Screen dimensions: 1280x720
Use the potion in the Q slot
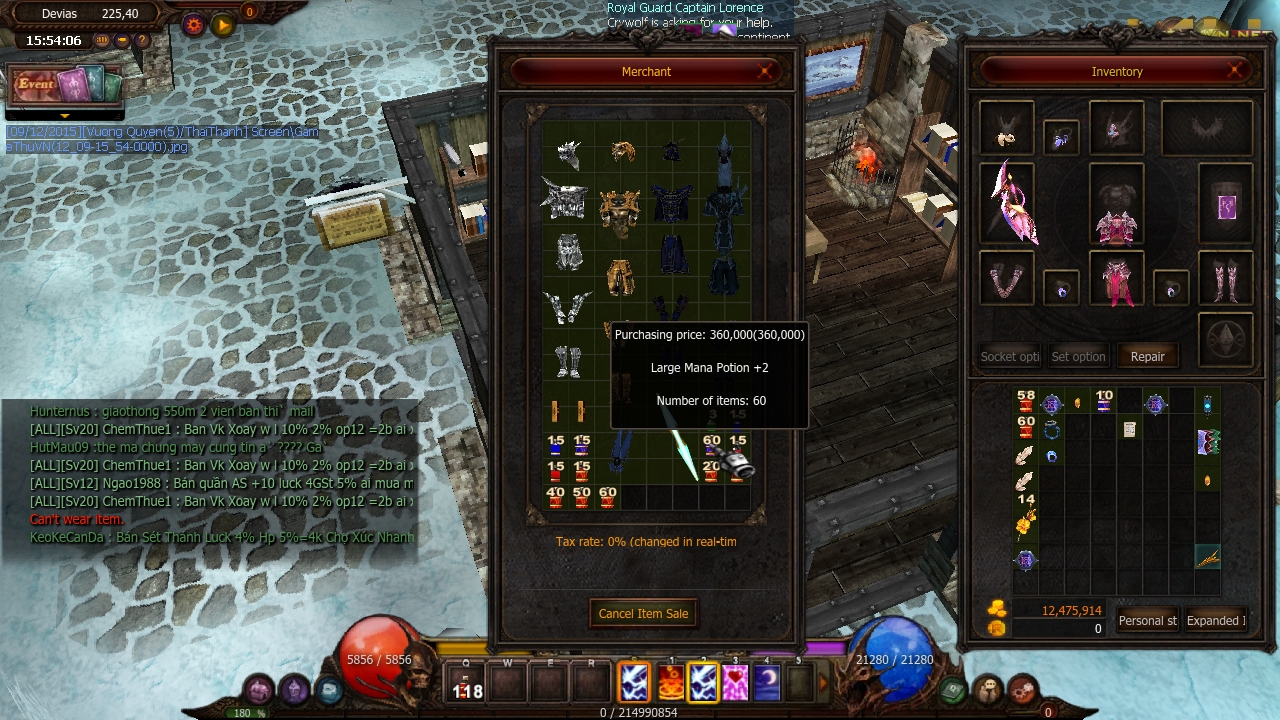466,684
